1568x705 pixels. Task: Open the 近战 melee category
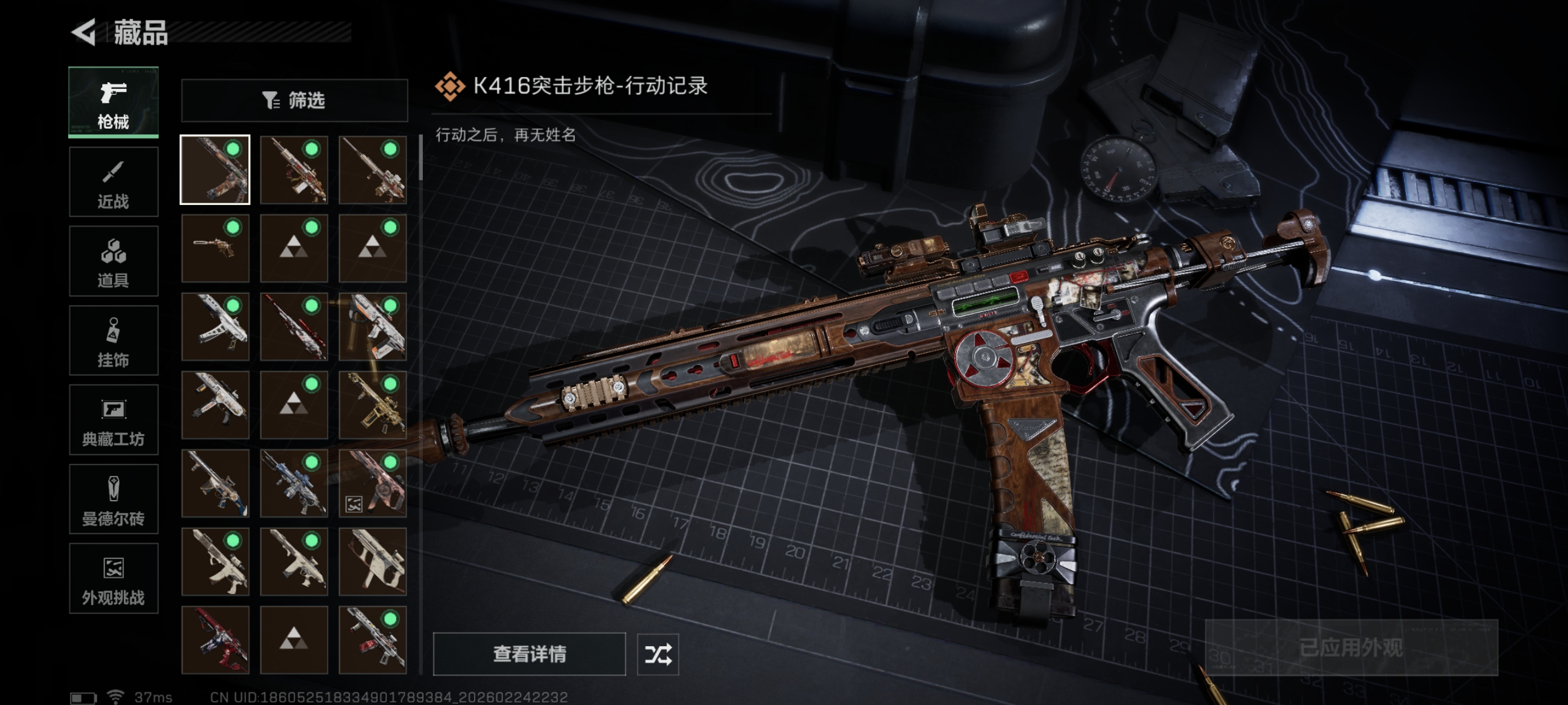(x=113, y=182)
